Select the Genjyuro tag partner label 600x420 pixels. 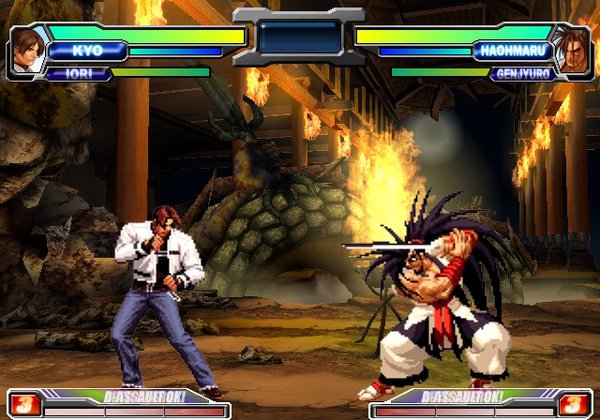(522, 73)
